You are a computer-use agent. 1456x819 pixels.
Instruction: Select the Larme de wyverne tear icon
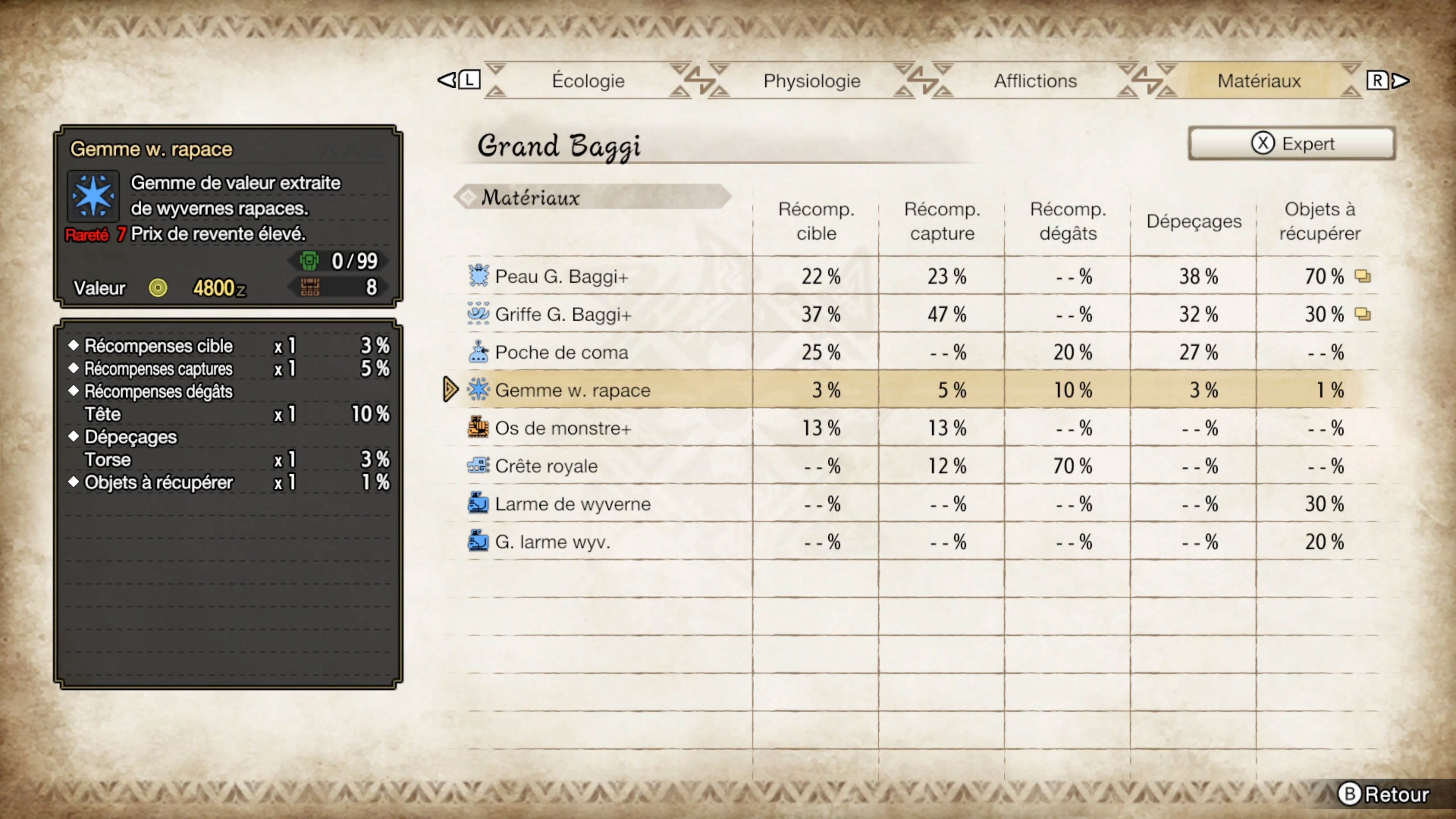(478, 504)
